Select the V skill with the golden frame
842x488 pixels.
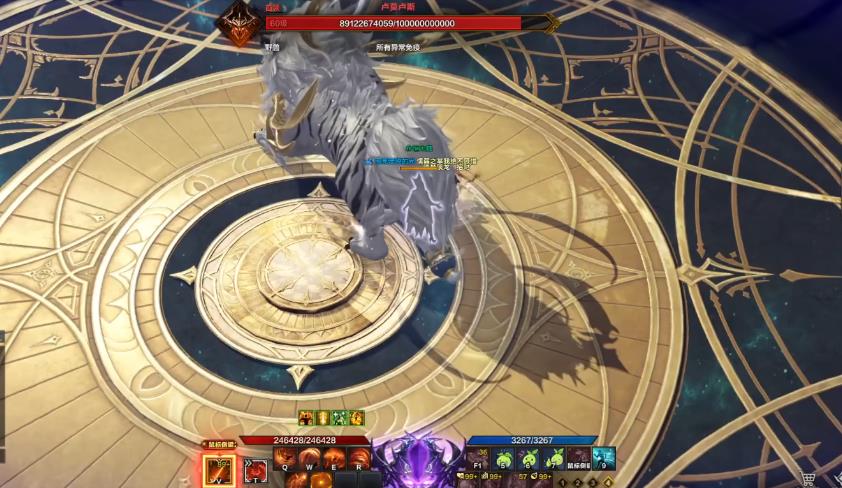click(219, 466)
